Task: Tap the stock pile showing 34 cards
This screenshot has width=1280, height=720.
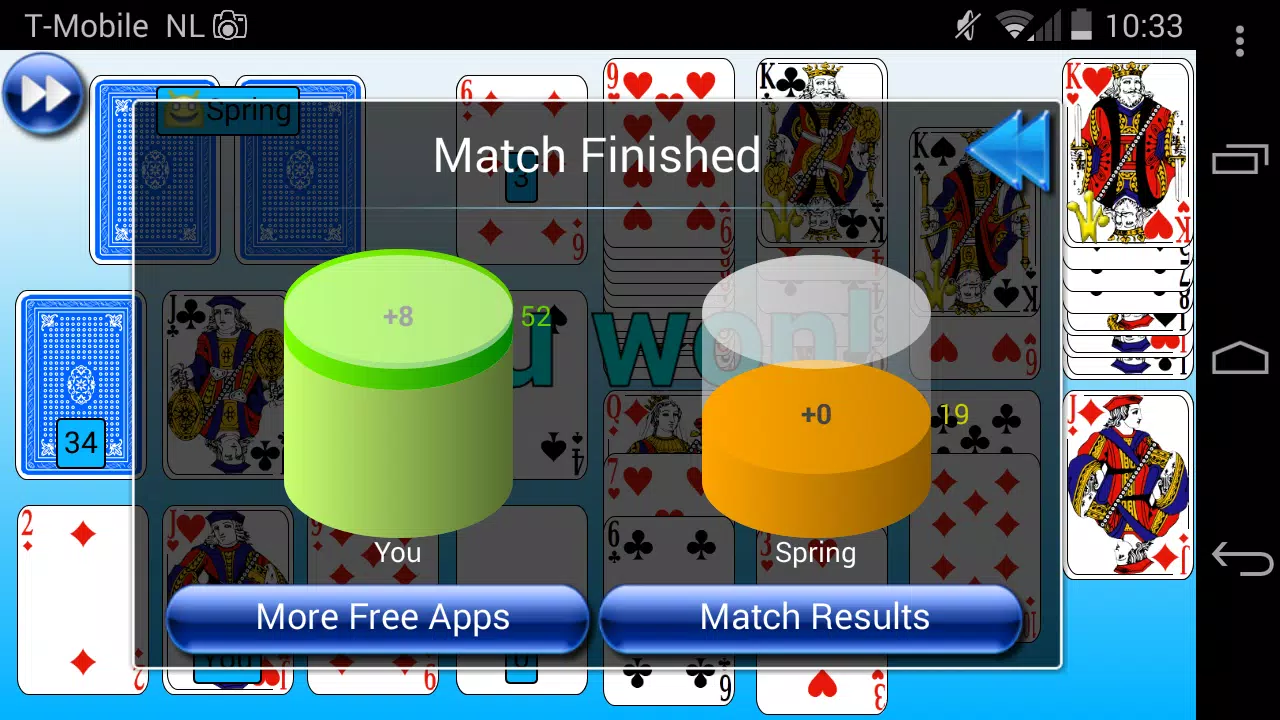Action: click(x=80, y=385)
